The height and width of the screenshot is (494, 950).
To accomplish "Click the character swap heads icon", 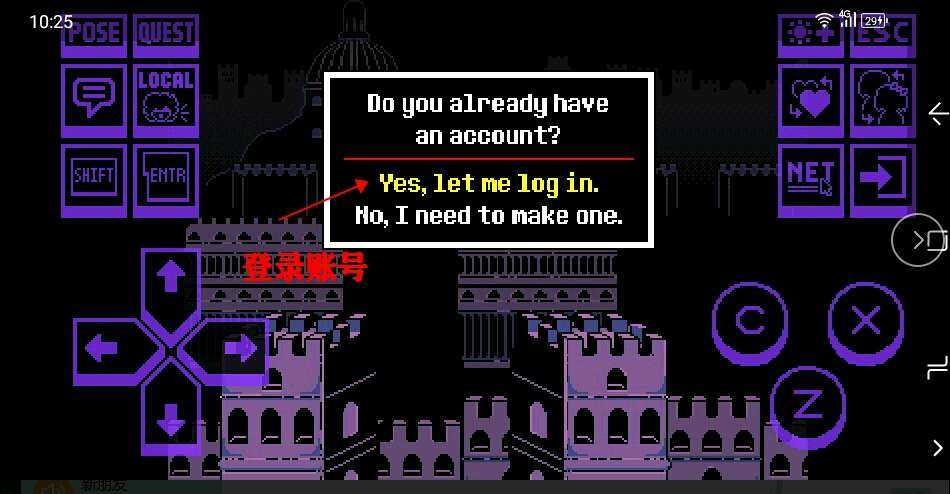I will click(x=882, y=100).
